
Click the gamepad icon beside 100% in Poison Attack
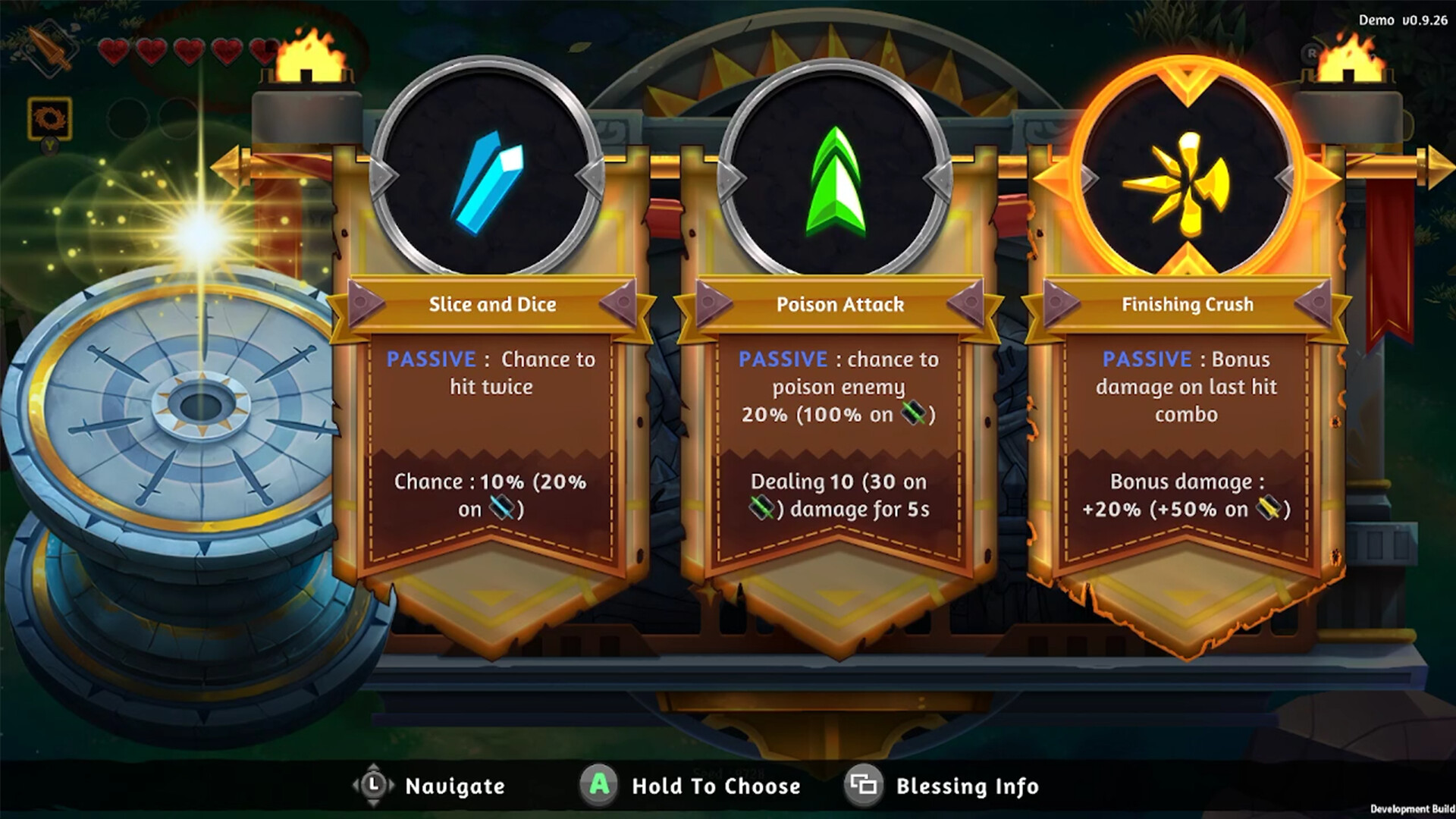pyautogui.click(x=914, y=415)
